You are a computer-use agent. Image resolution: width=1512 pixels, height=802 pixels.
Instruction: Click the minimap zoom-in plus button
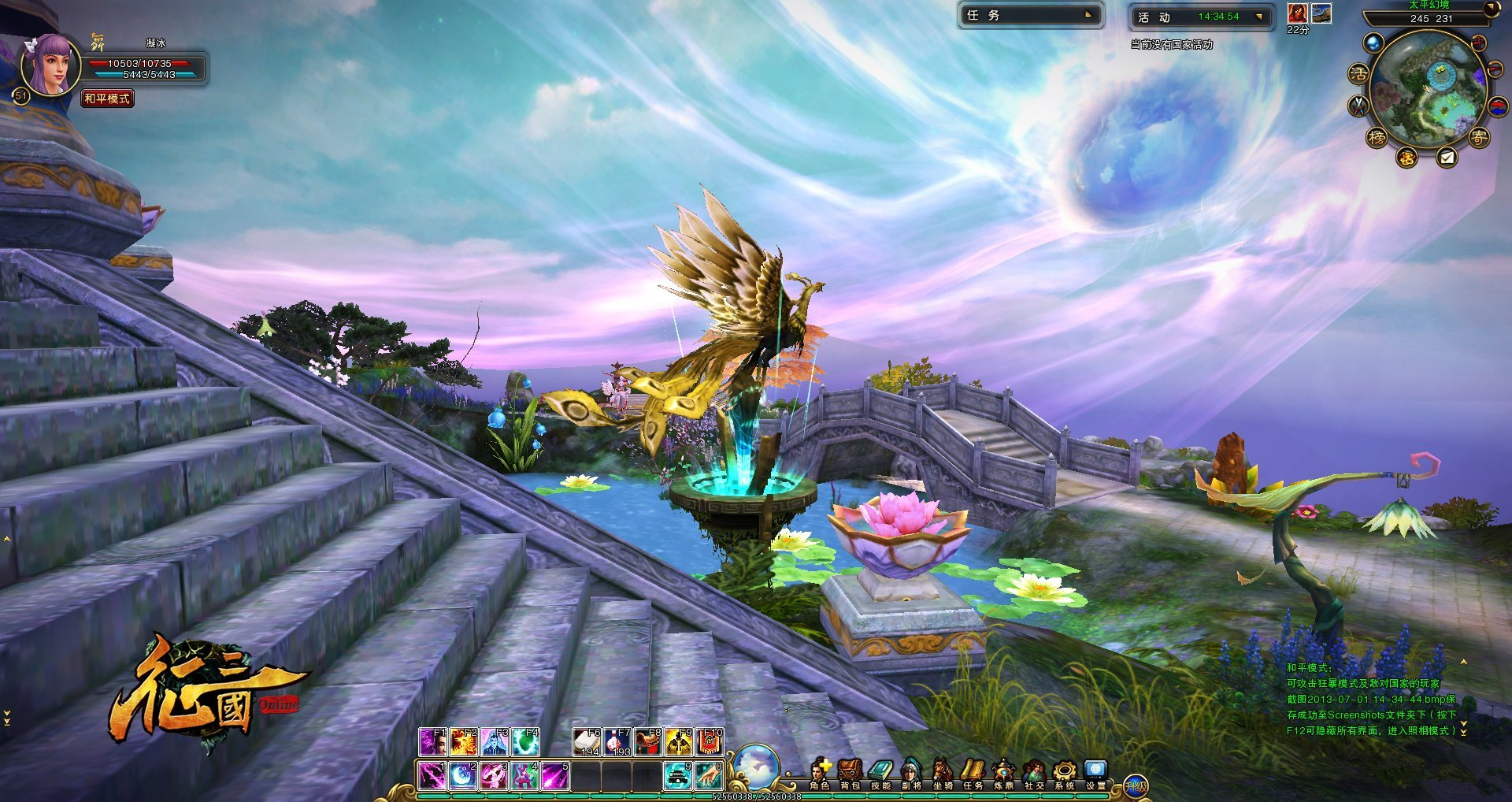tap(1479, 43)
